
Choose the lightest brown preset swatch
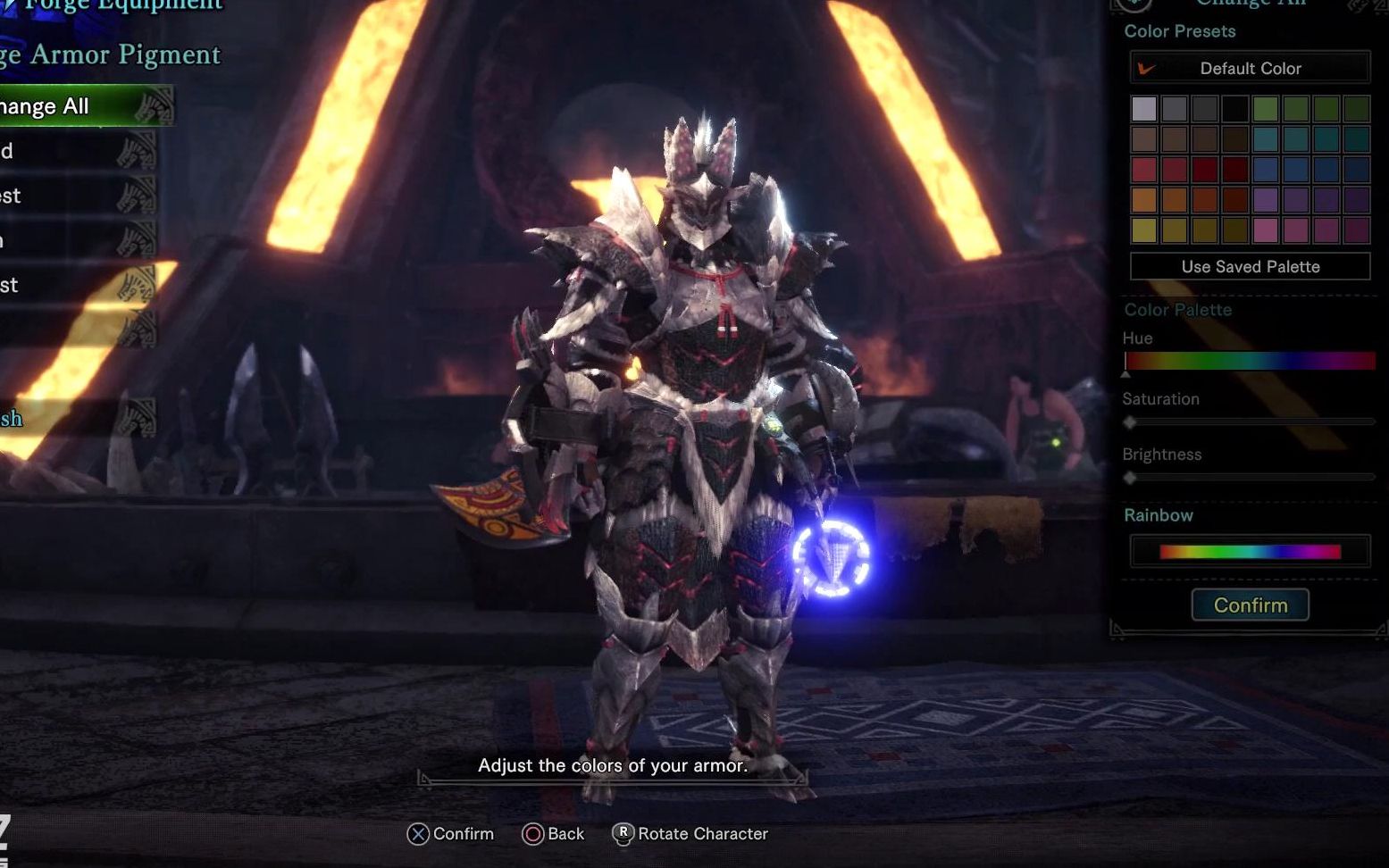click(1144, 139)
